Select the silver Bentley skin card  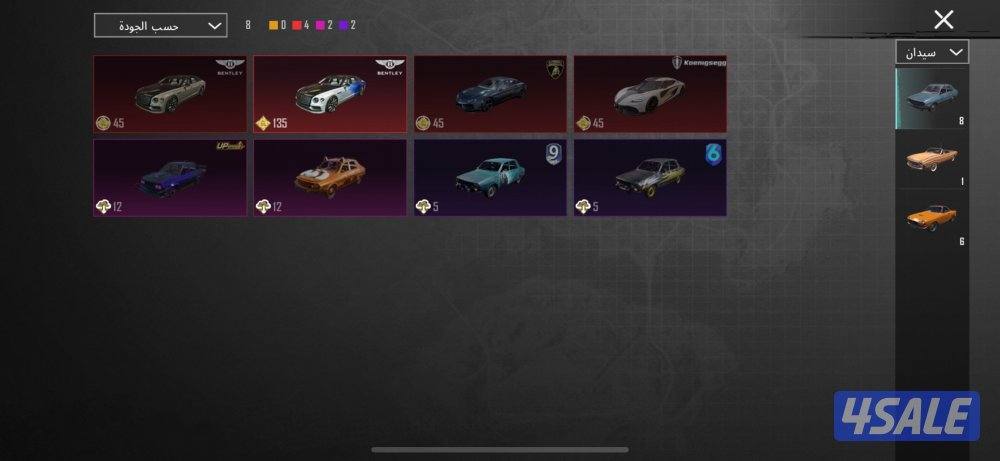pyautogui.click(x=170, y=94)
